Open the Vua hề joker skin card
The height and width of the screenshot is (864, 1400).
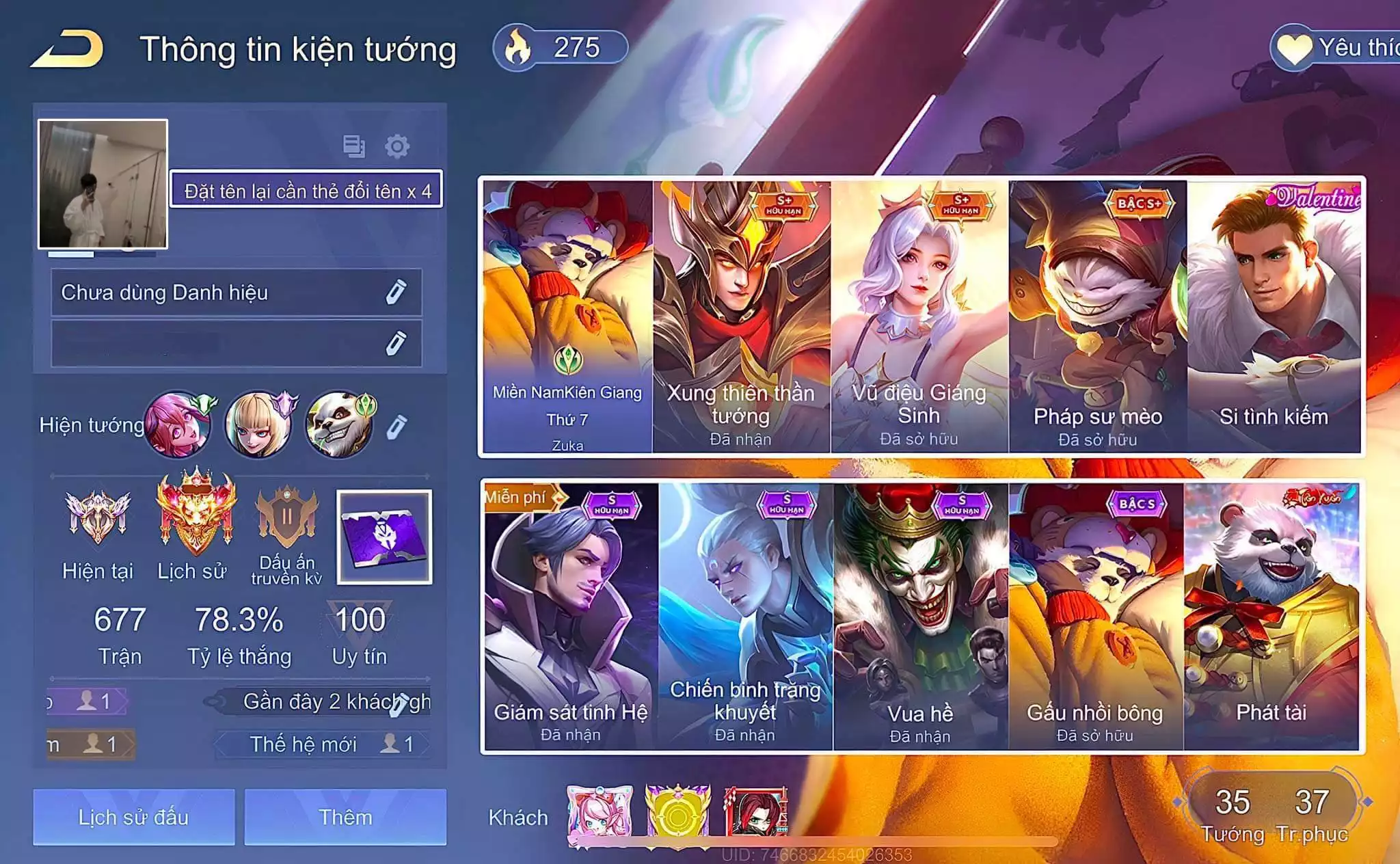coord(920,617)
